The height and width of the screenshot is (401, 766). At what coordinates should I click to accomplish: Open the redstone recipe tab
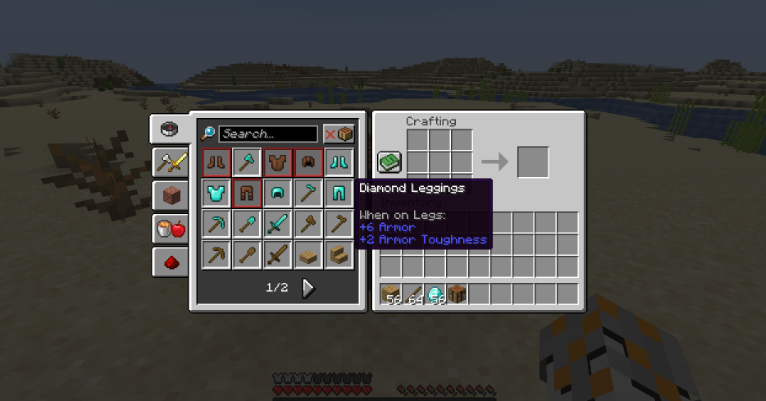click(x=170, y=261)
